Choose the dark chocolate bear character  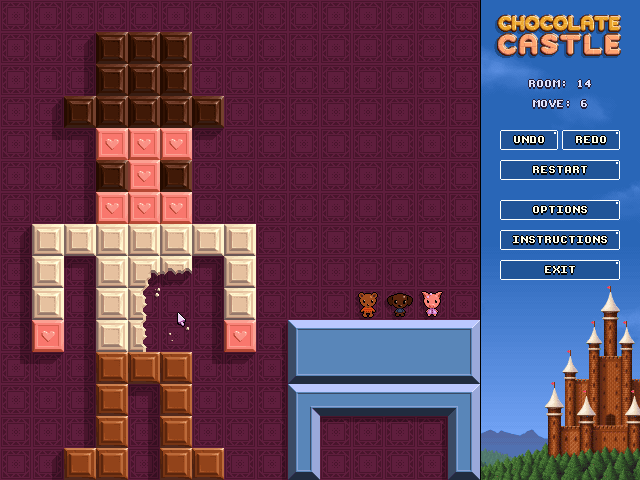coord(400,304)
